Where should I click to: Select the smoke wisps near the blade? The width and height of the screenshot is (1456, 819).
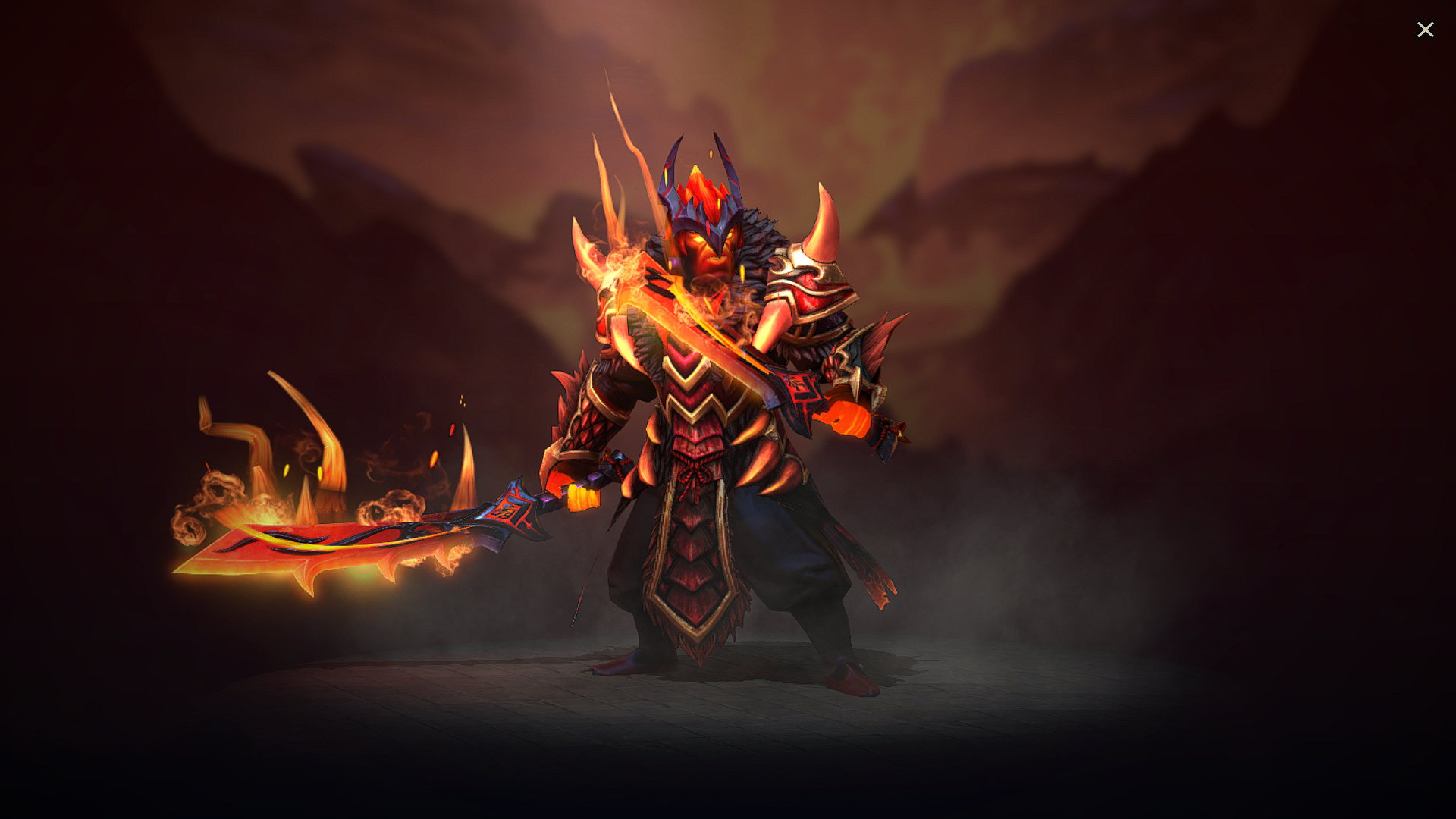pyautogui.click(x=205, y=500)
